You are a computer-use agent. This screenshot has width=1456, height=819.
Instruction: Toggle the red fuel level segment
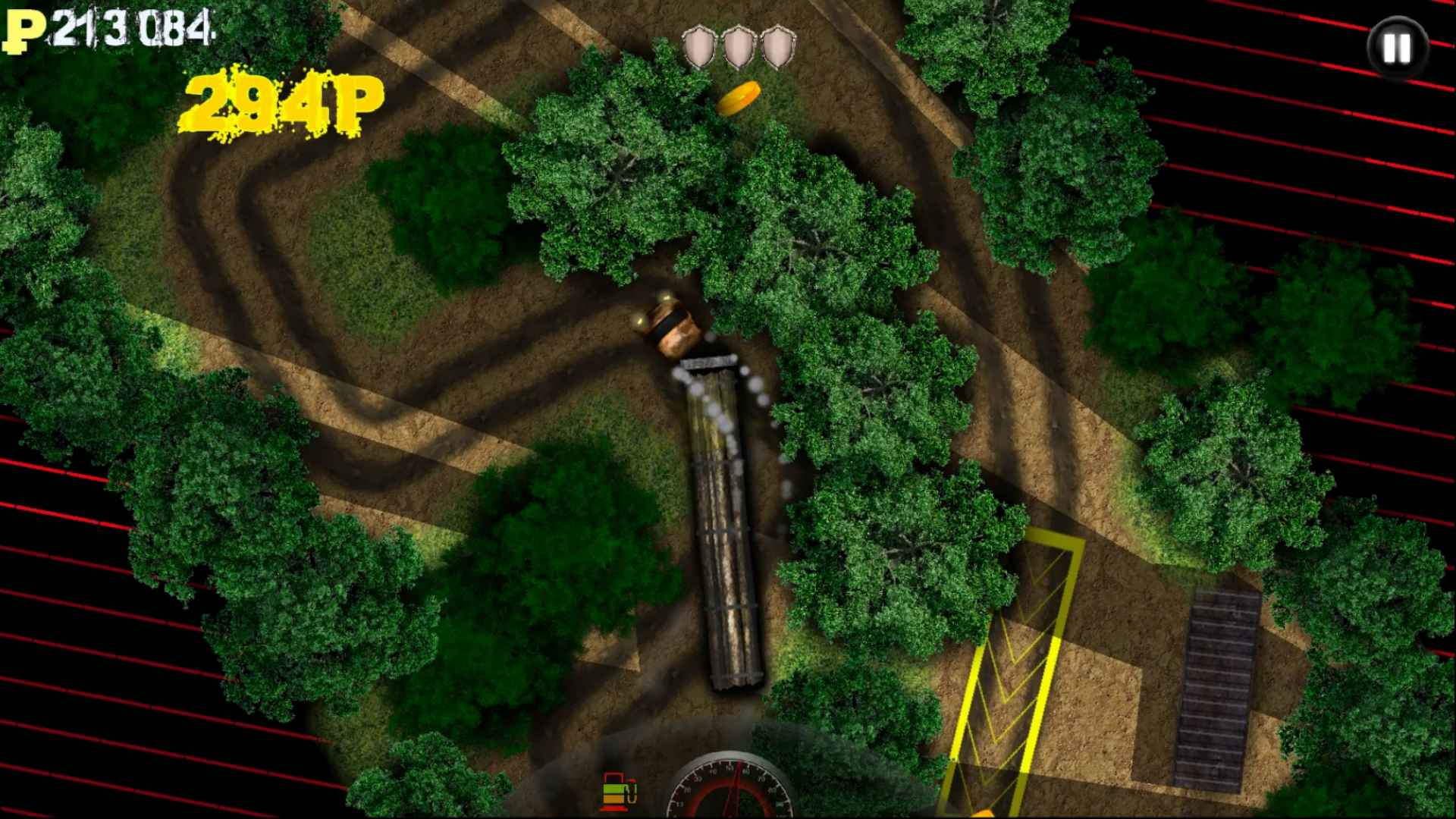(614, 808)
